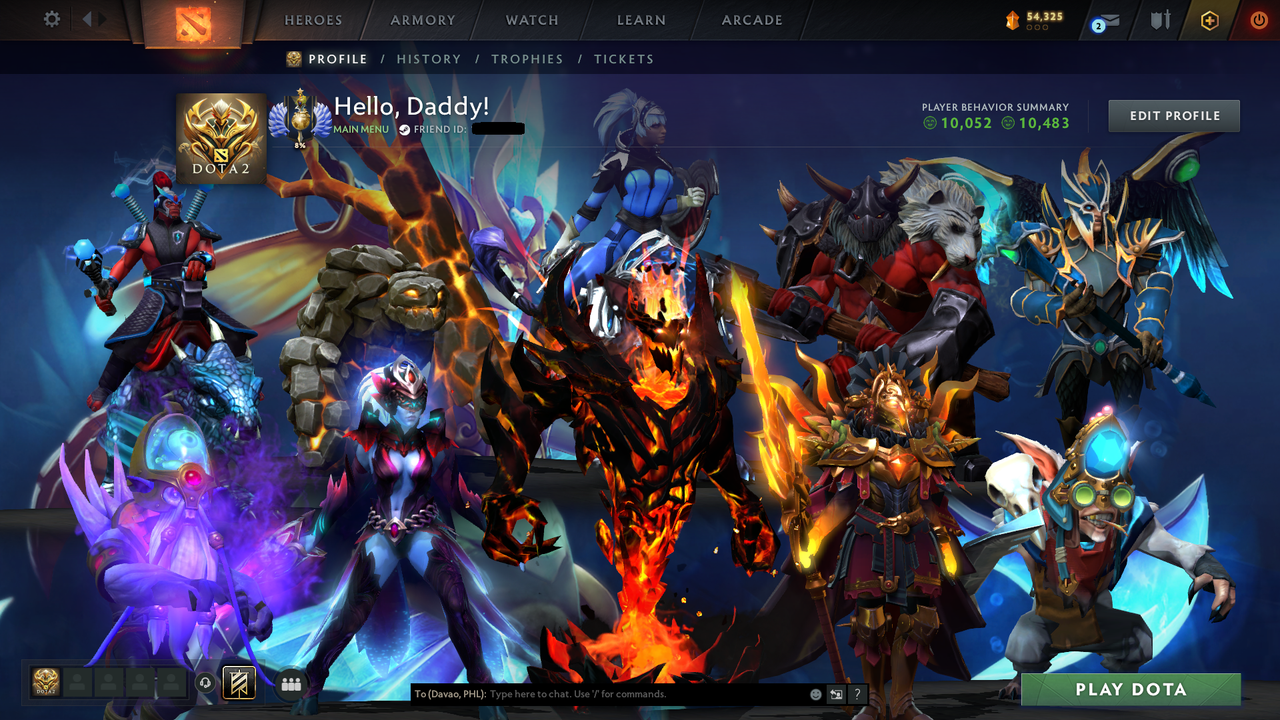1280x720 pixels.
Task: Open the party finder with three-people icon
Action: [289, 683]
